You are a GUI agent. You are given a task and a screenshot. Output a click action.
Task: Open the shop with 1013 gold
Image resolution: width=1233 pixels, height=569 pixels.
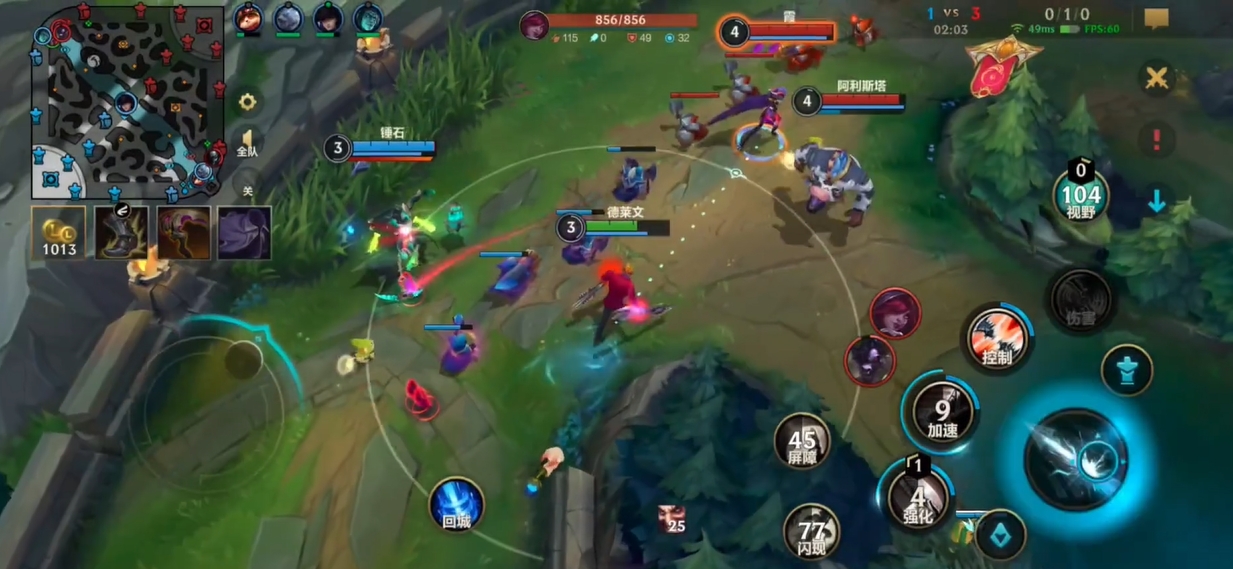coord(59,233)
